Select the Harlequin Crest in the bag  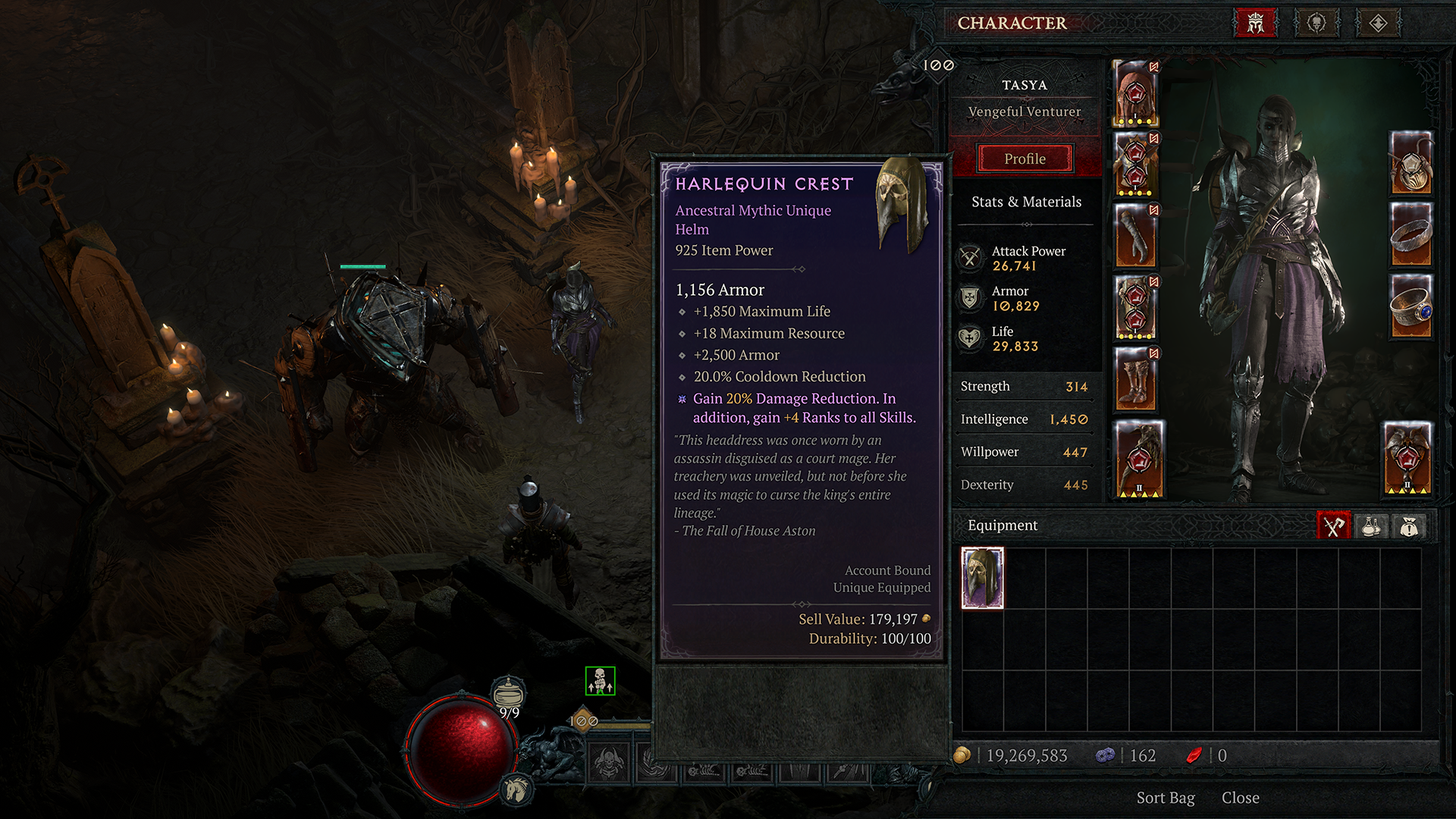click(x=982, y=578)
